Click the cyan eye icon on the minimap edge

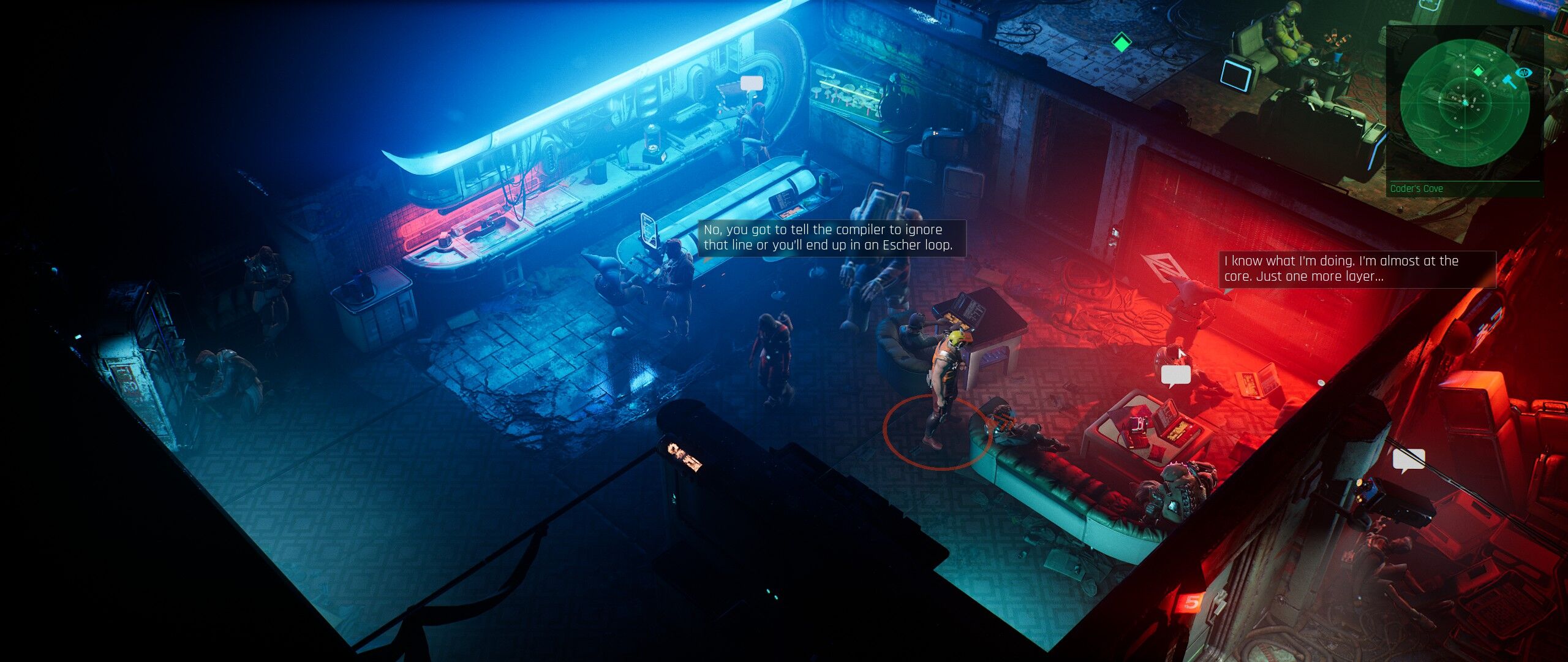[1525, 72]
